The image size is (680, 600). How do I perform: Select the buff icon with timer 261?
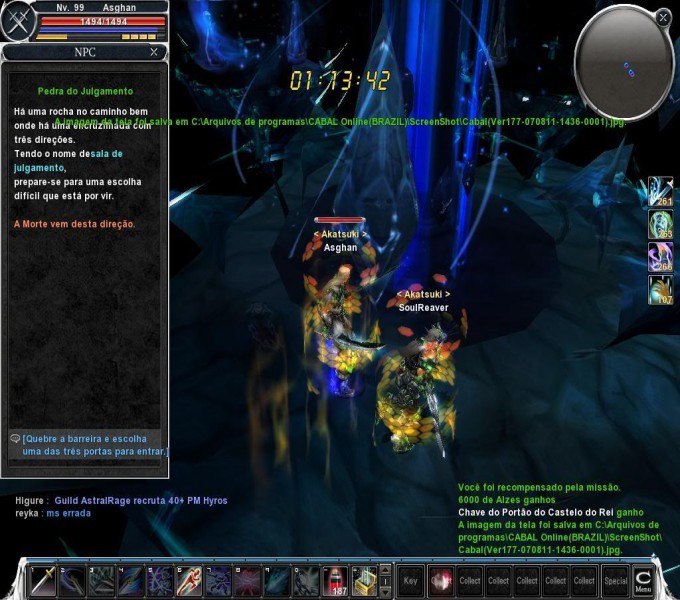point(660,191)
